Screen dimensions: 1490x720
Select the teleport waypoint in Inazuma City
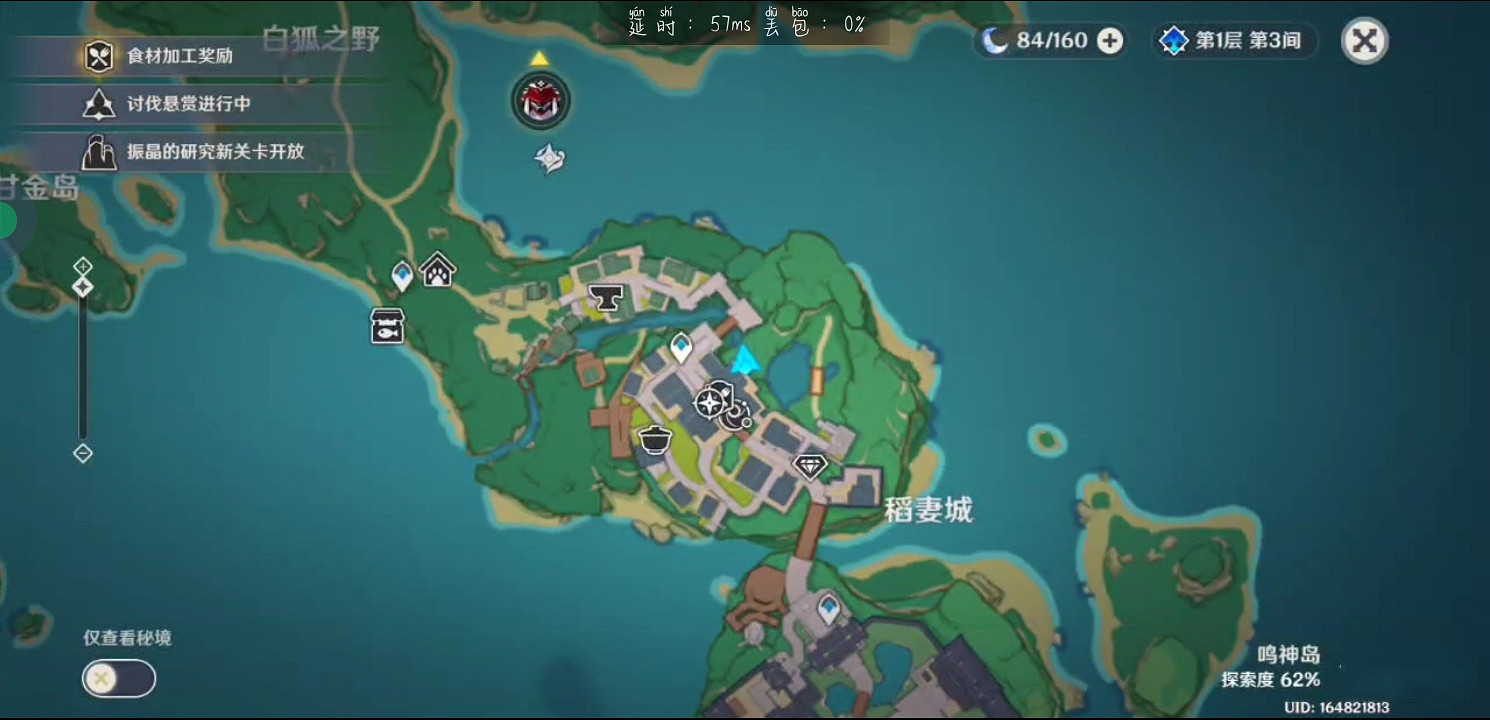point(680,345)
